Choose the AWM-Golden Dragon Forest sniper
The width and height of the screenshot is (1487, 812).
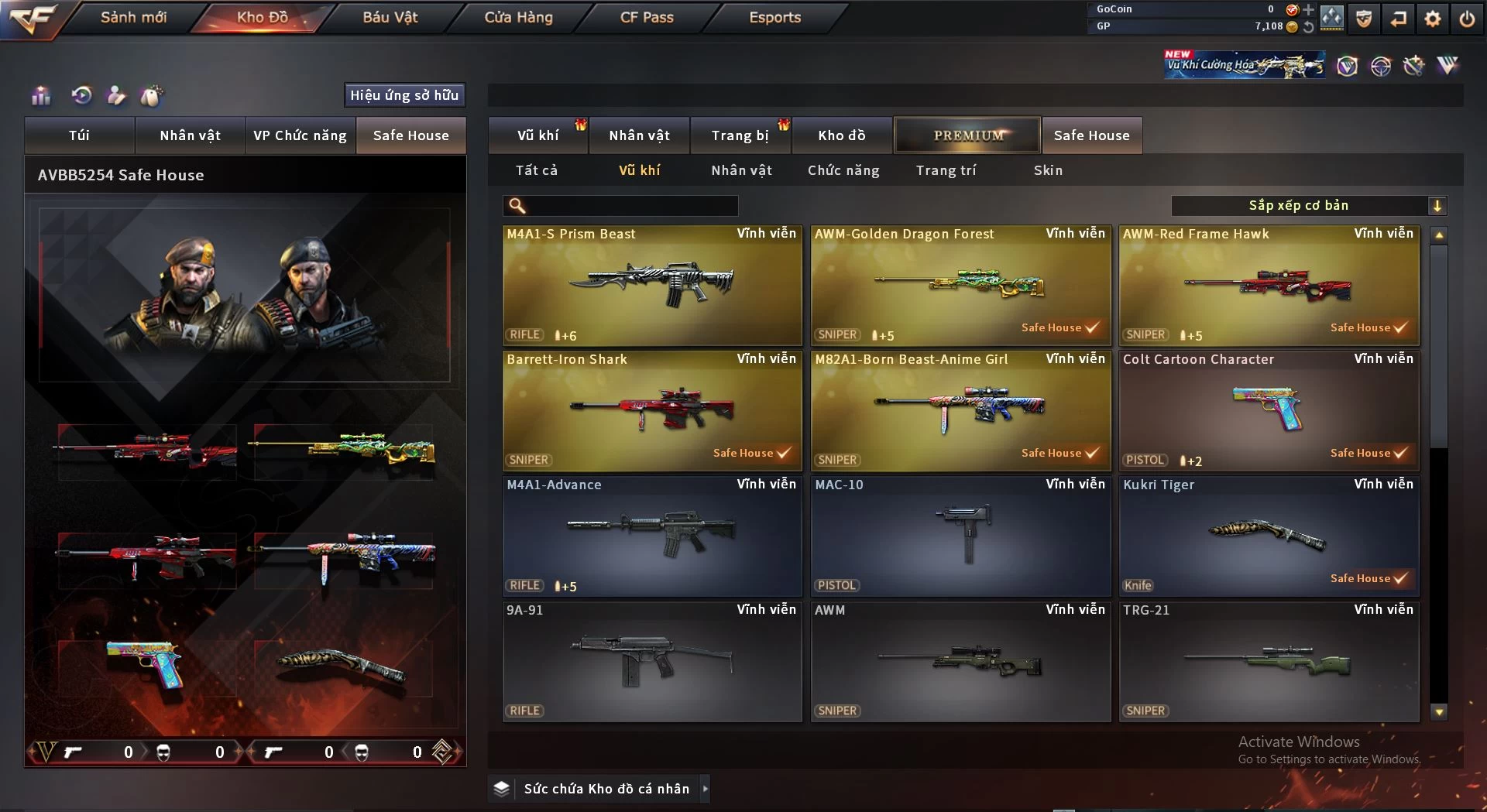960,285
